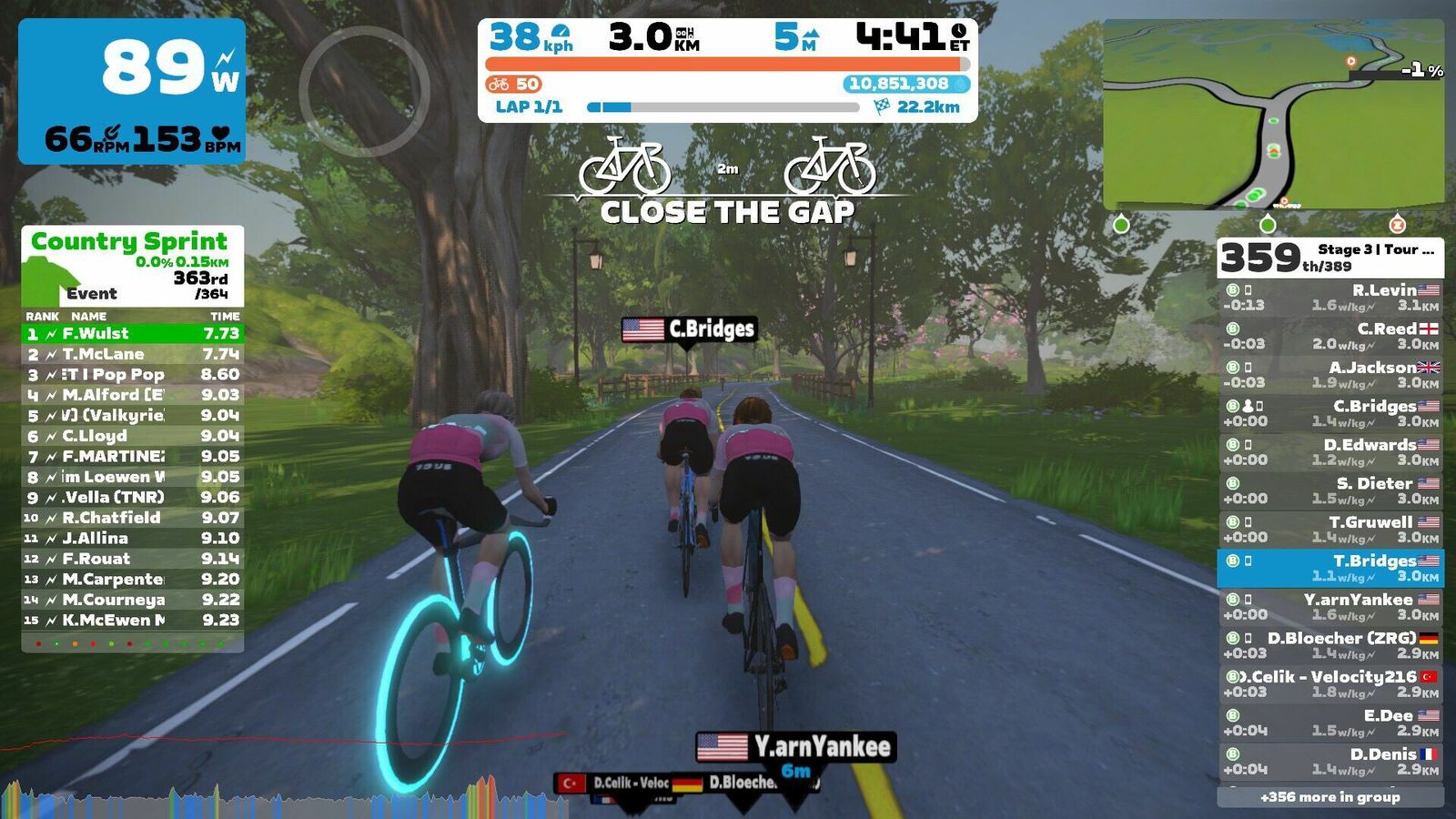1456x819 pixels.
Task: Choose E.Dee in the nearby riders list
Action: [x=1330, y=723]
